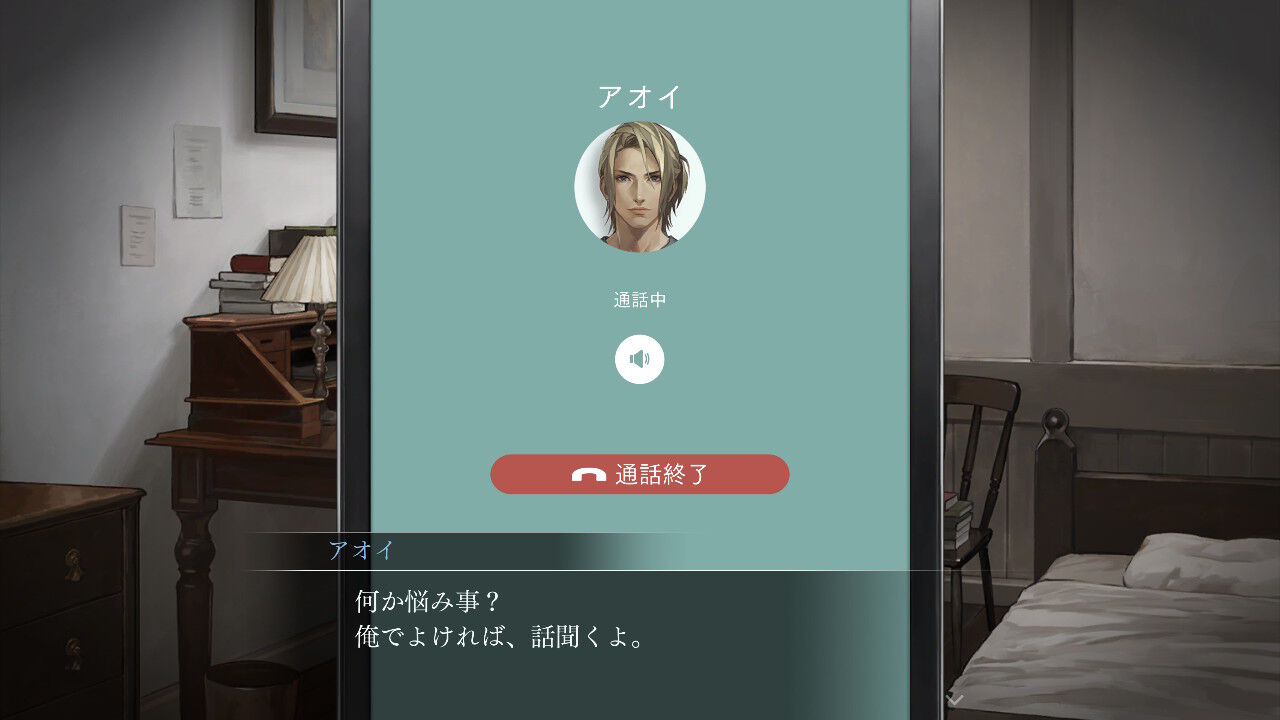Tap the red telephone receiver symbol
This screenshot has width=1280, height=720.
[590, 474]
